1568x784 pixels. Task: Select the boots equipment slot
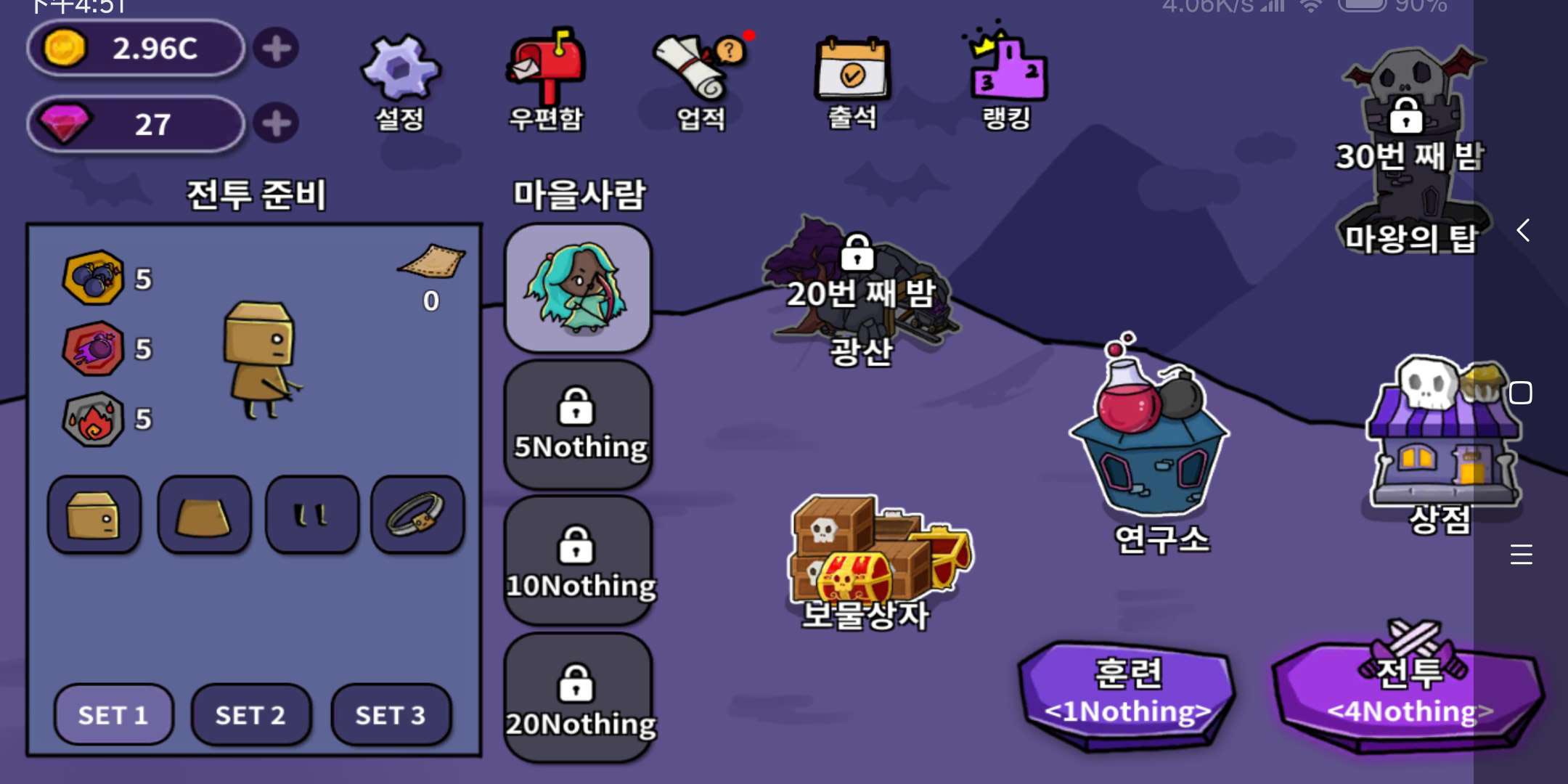(311, 515)
